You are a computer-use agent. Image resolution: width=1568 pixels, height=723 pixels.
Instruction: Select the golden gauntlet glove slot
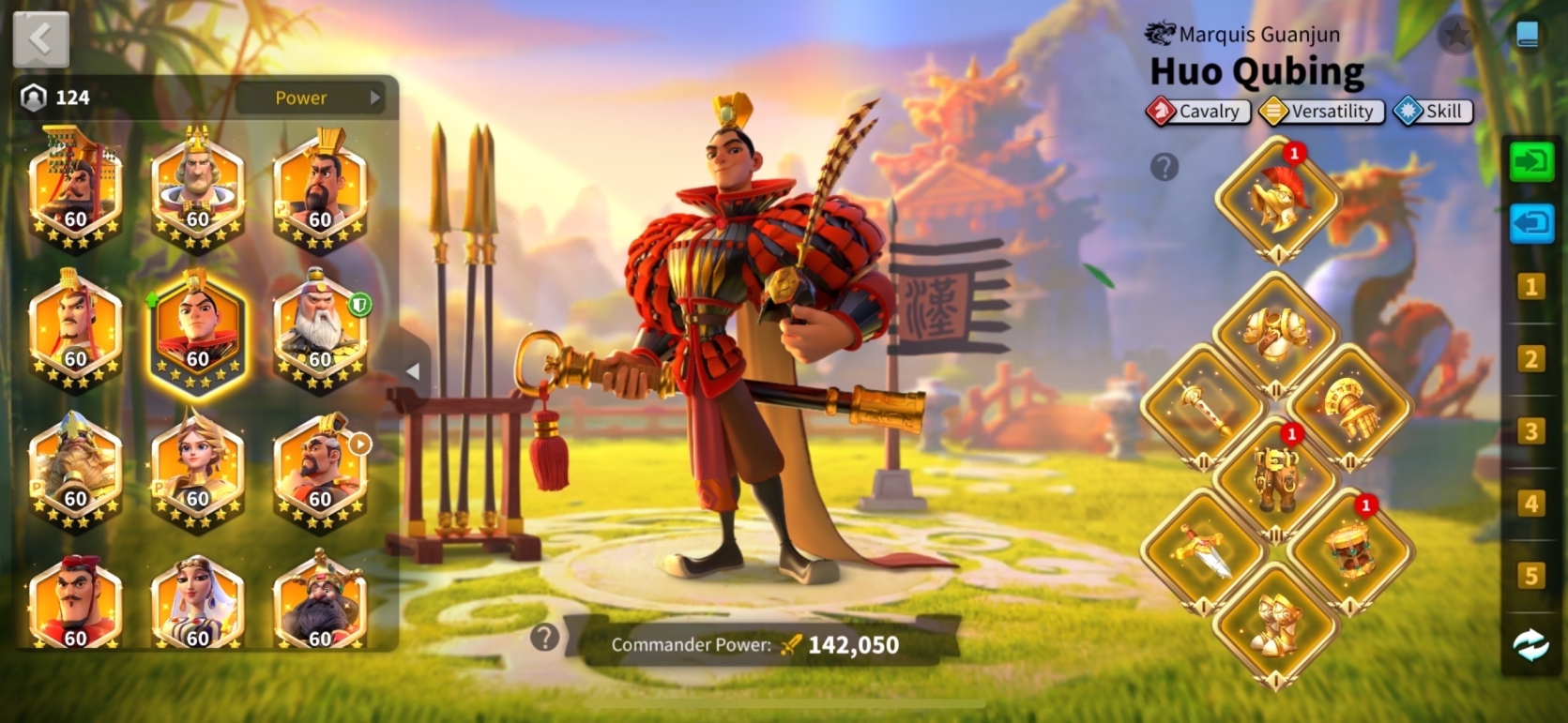[1349, 408]
